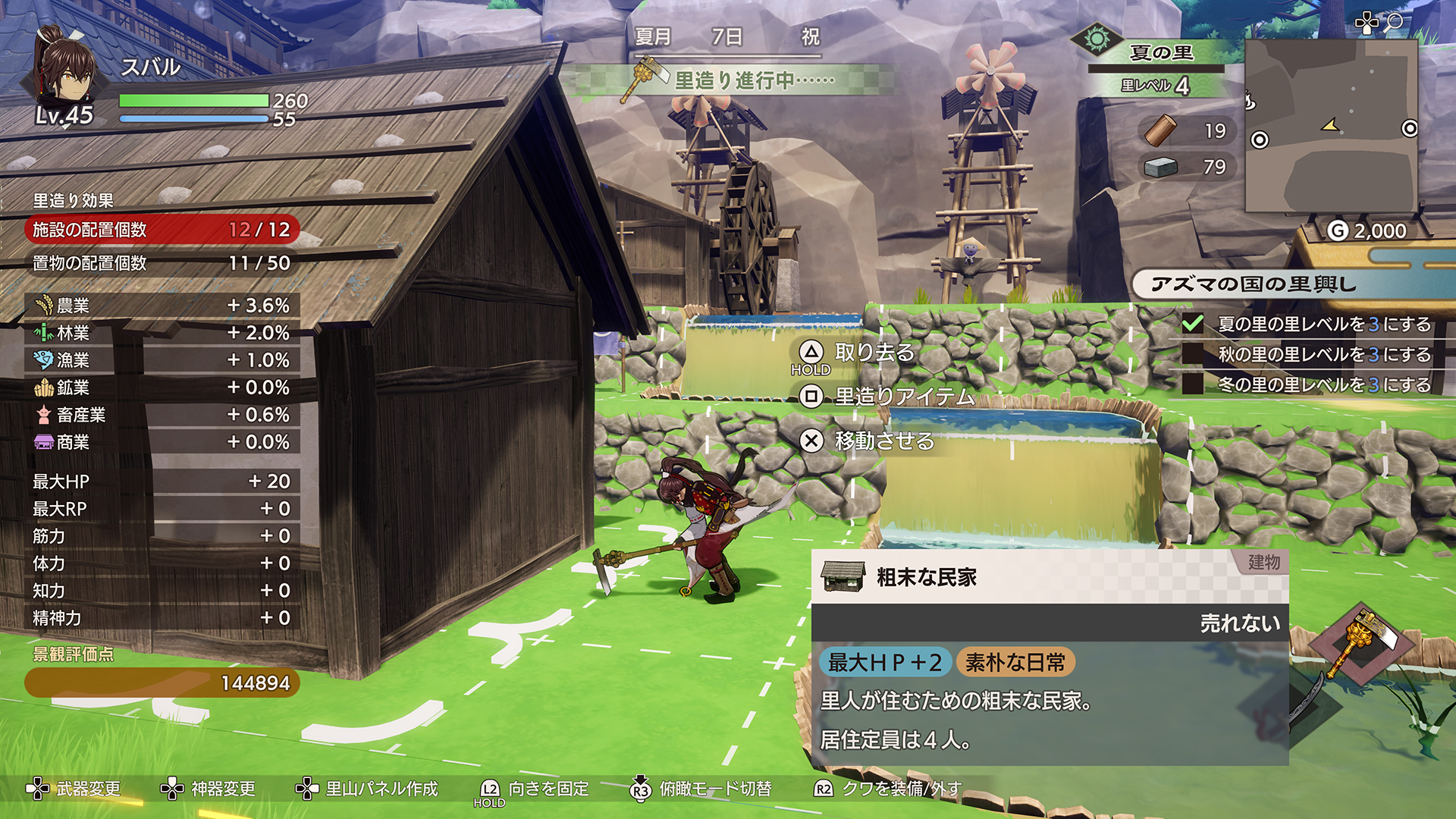Image resolution: width=1456 pixels, height=819 pixels.
Task: Open the 粗末な民家 building info card
Action: tap(1050, 578)
